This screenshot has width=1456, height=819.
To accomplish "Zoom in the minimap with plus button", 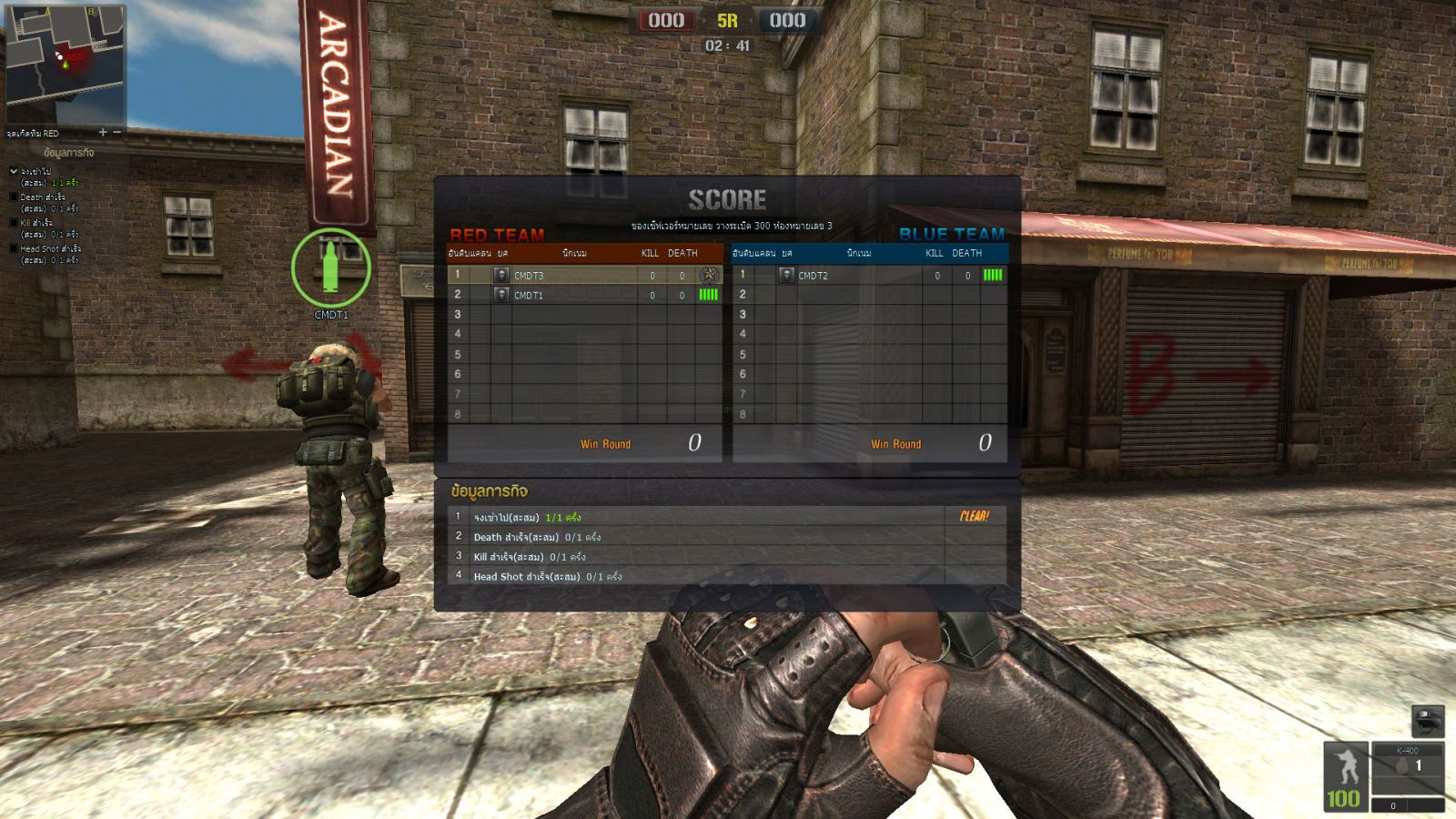I will pos(103,133).
